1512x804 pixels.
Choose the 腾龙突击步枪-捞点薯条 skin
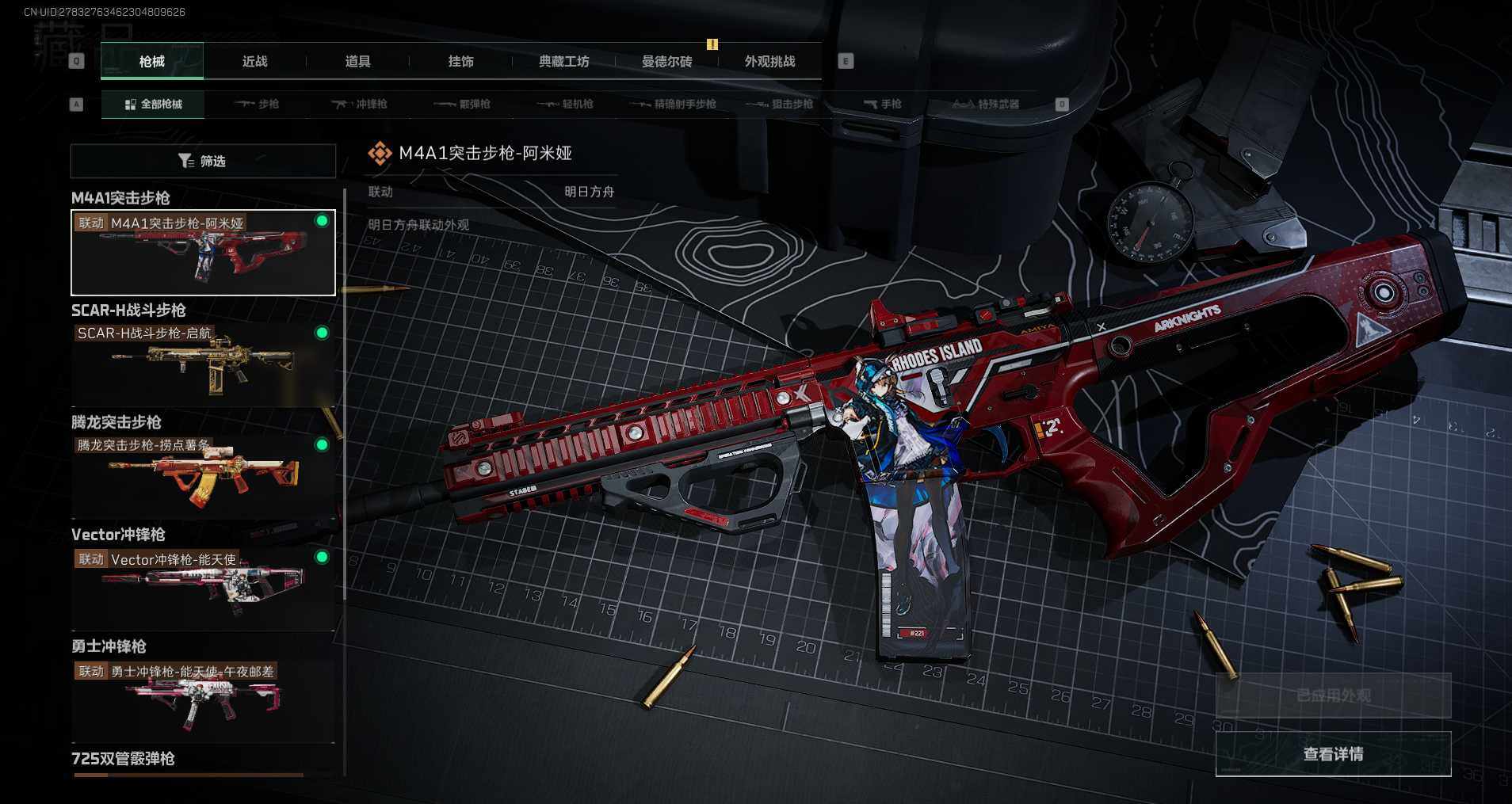pyautogui.click(x=203, y=477)
